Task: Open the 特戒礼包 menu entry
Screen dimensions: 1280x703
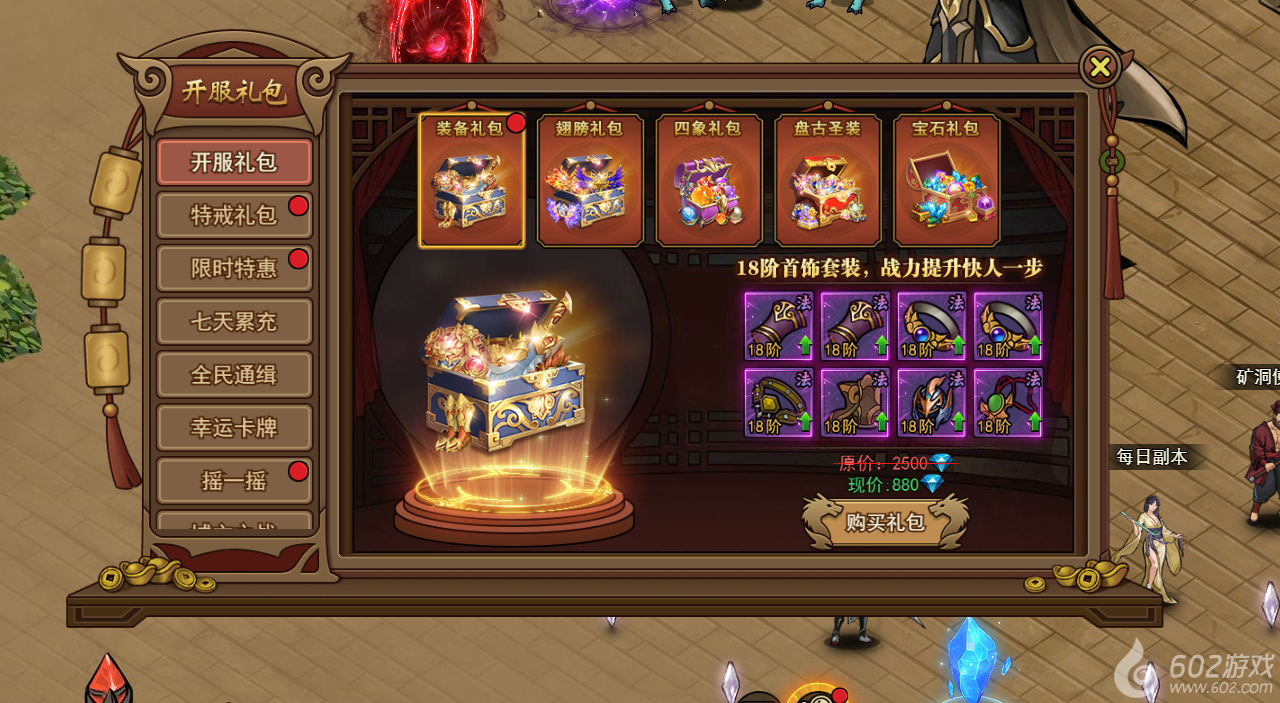Action: click(234, 215)
